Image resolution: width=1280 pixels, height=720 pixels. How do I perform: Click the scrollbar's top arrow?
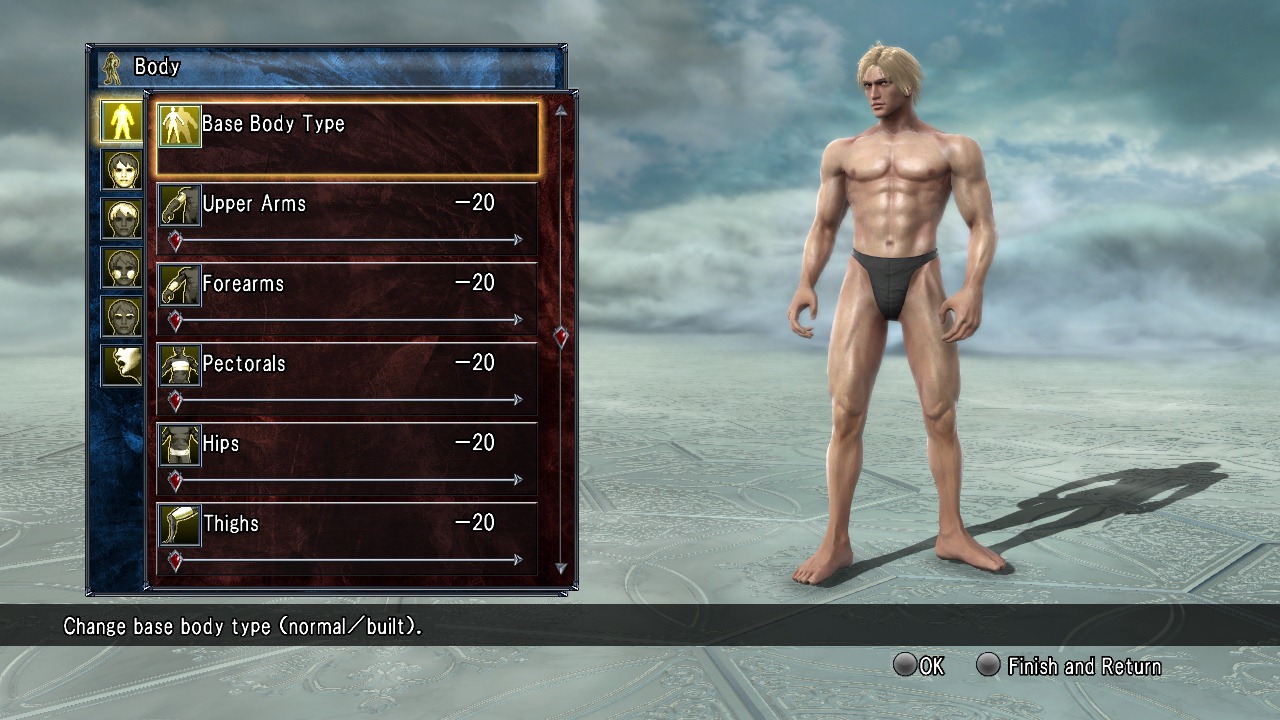[x=561, y=111]
